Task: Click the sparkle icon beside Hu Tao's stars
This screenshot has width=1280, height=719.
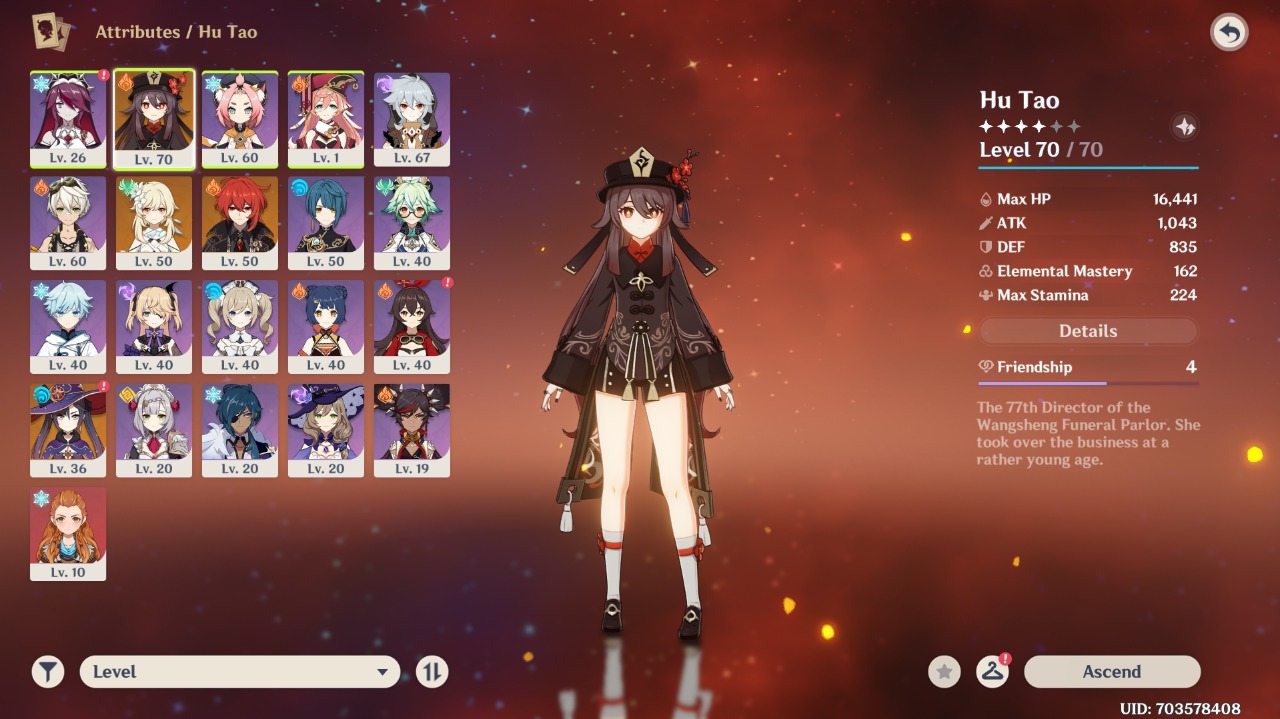Action: pos(1184,127)
